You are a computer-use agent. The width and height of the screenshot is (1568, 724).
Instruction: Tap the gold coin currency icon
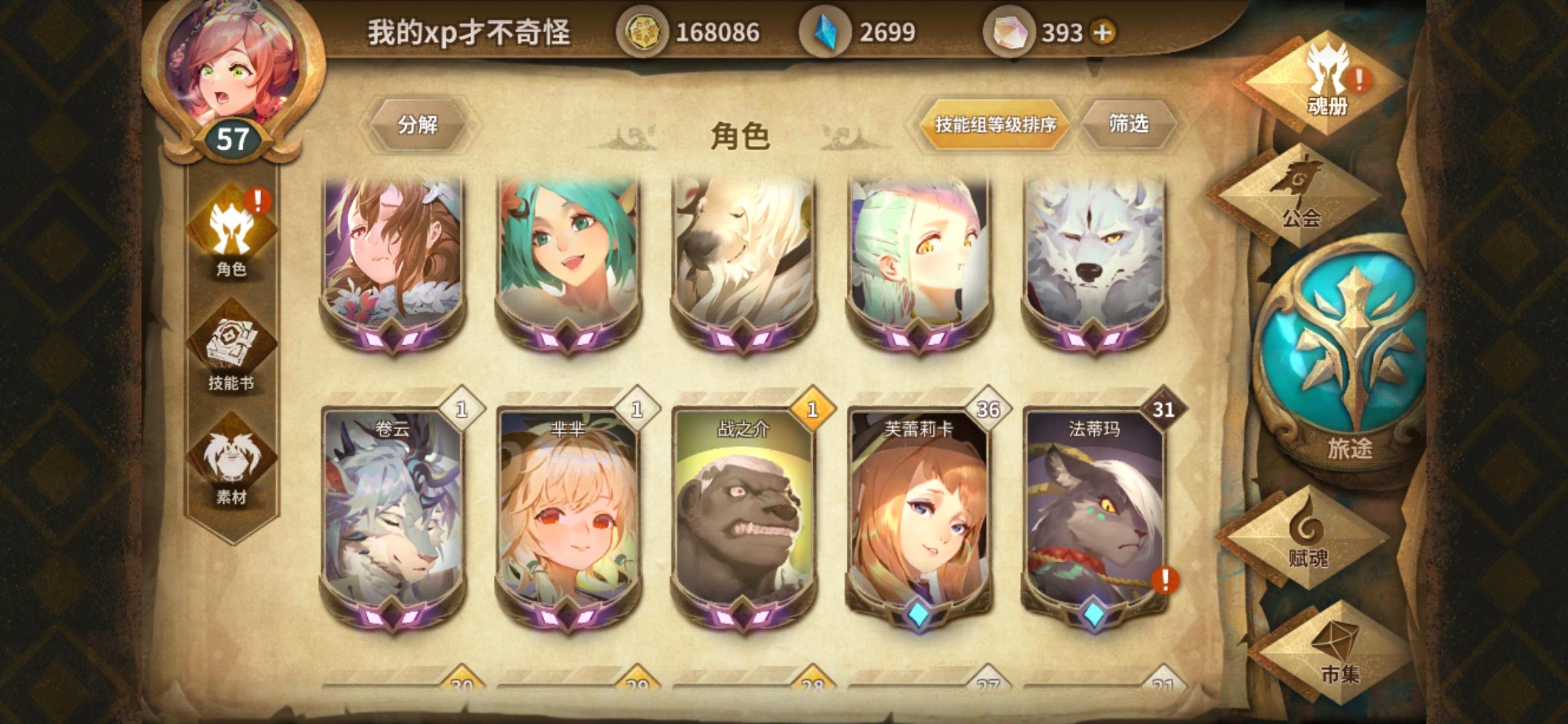click(645, 29)
